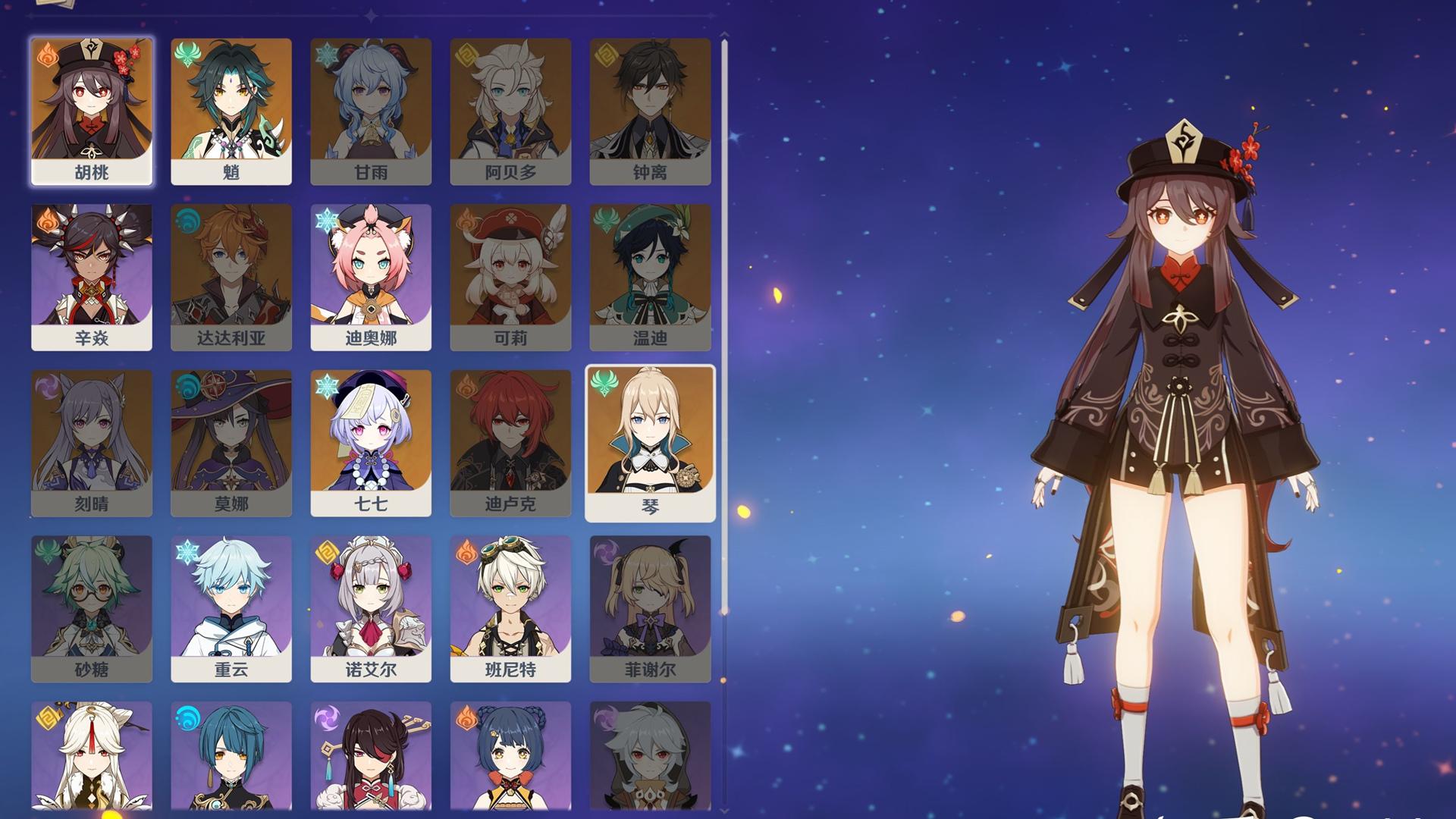Select 阿贝多 from the character list

(x=510, y=111)
